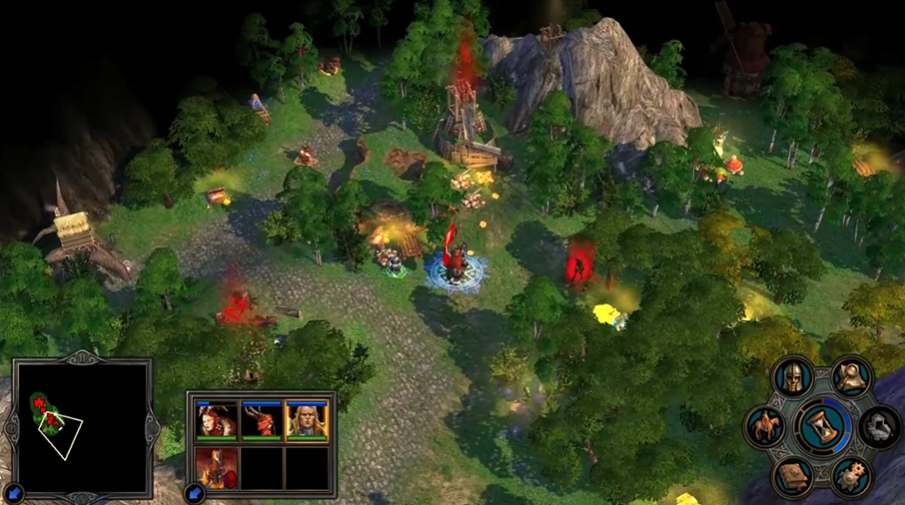905x505 pixels.
Task: Open the spellbook icon
Action: [x=793, y=475]
